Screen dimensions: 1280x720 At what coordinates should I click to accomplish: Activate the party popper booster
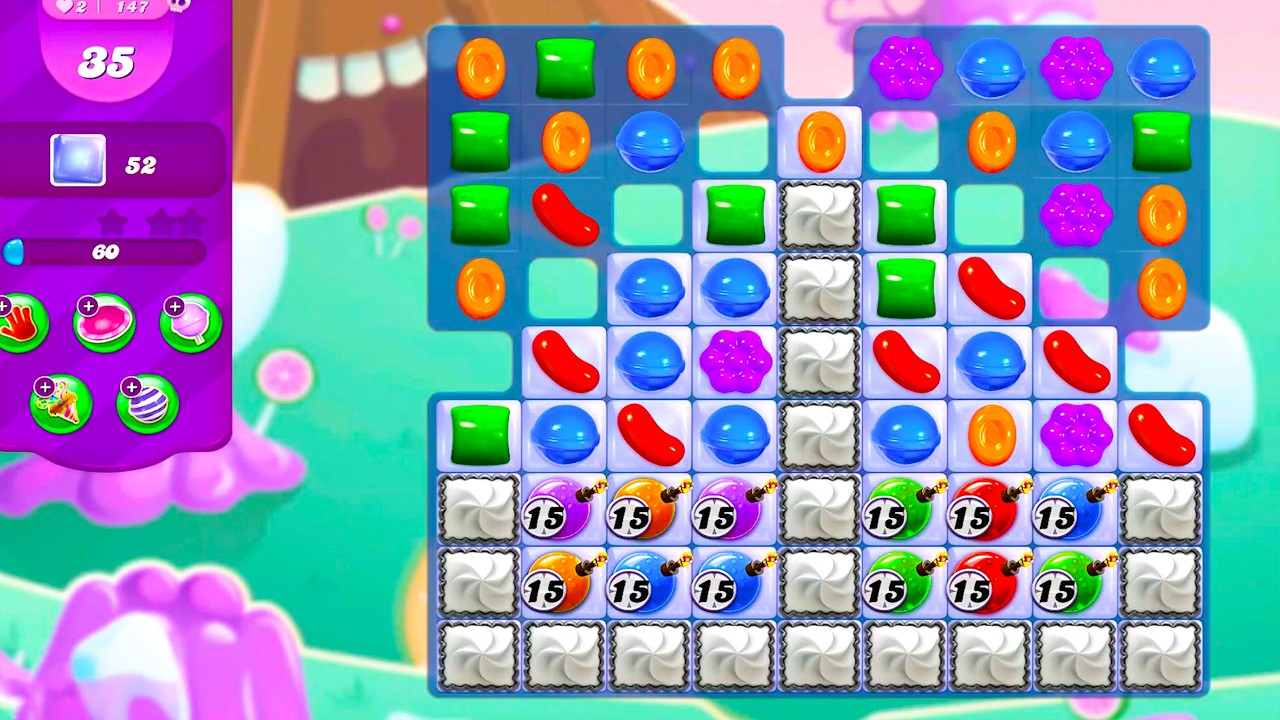tap(62, 404)
